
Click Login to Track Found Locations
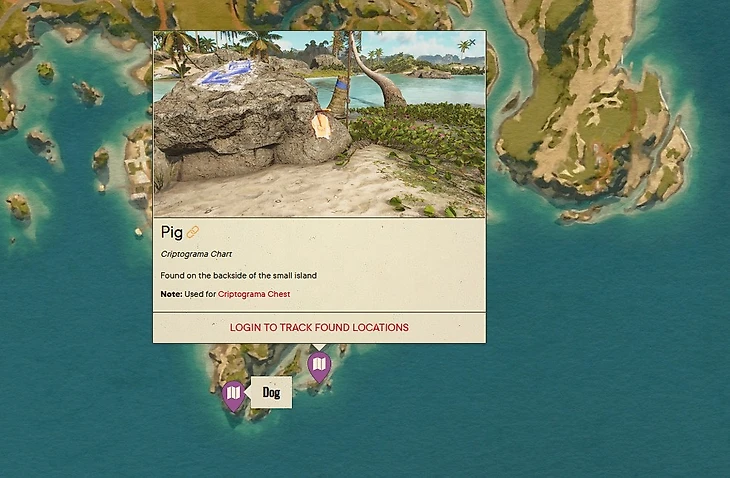tap(319, 327)
